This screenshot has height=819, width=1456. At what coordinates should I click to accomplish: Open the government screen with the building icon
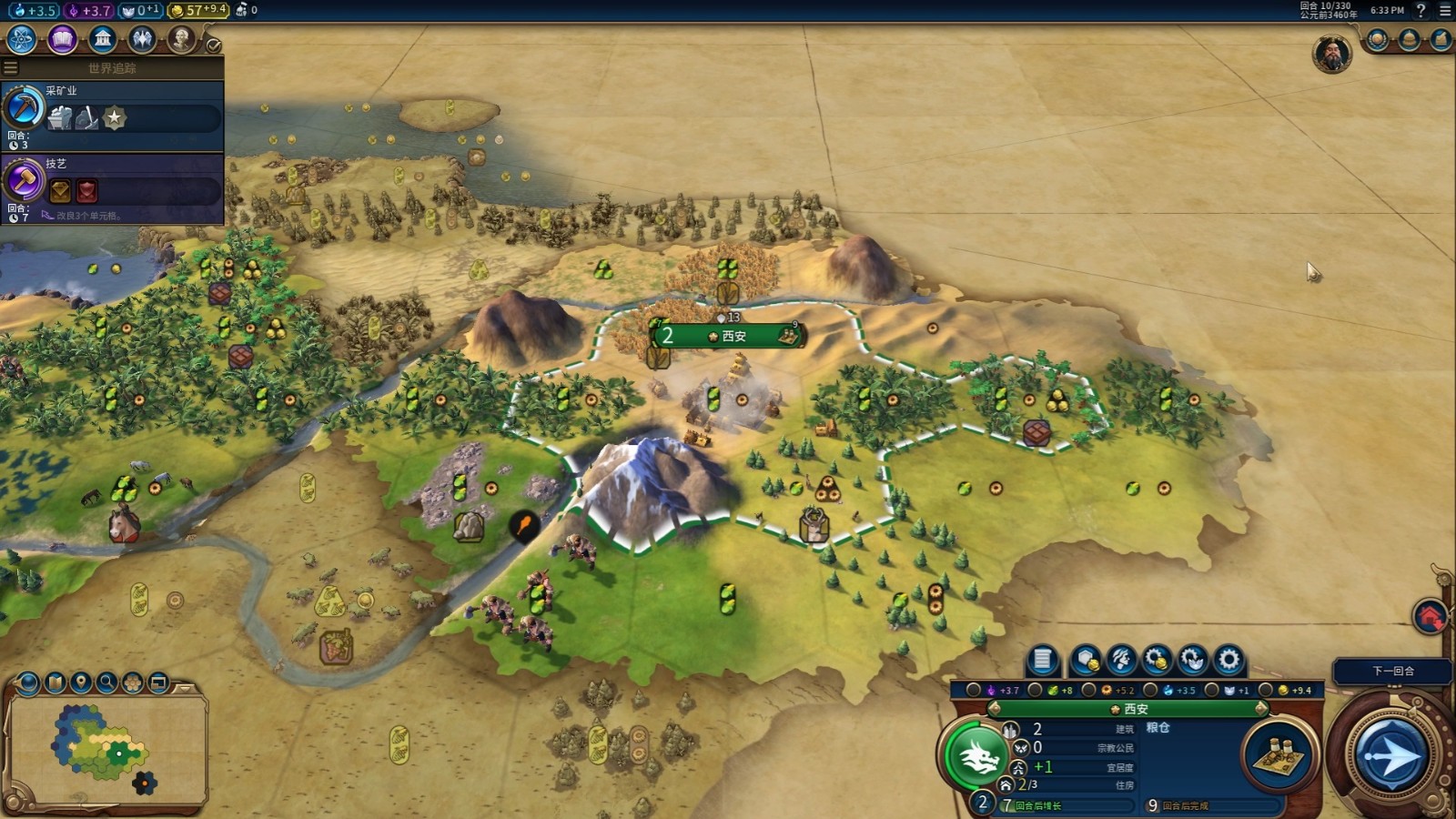(103, 39)
